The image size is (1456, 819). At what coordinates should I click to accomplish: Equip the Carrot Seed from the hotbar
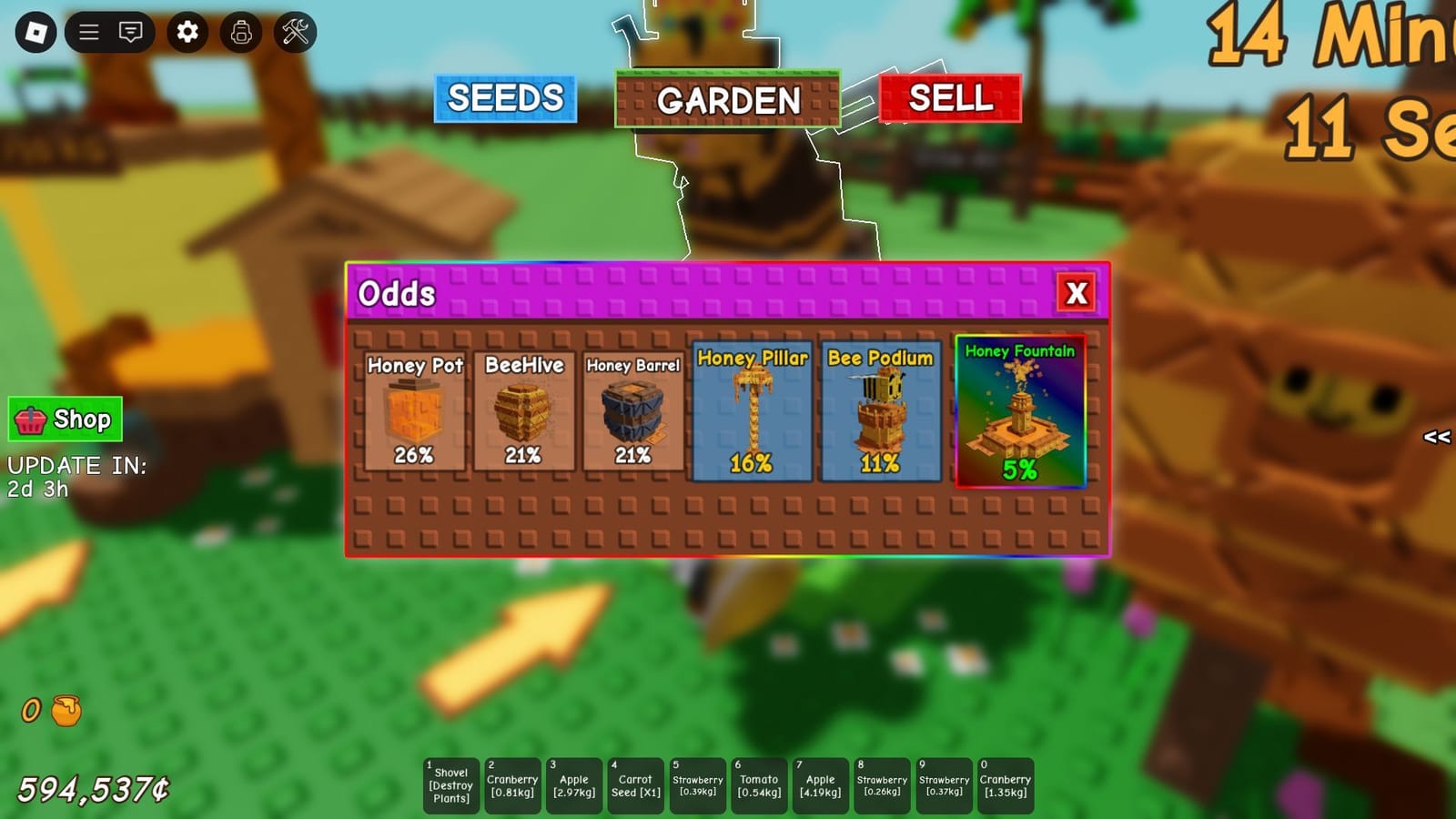coord(635,783)
